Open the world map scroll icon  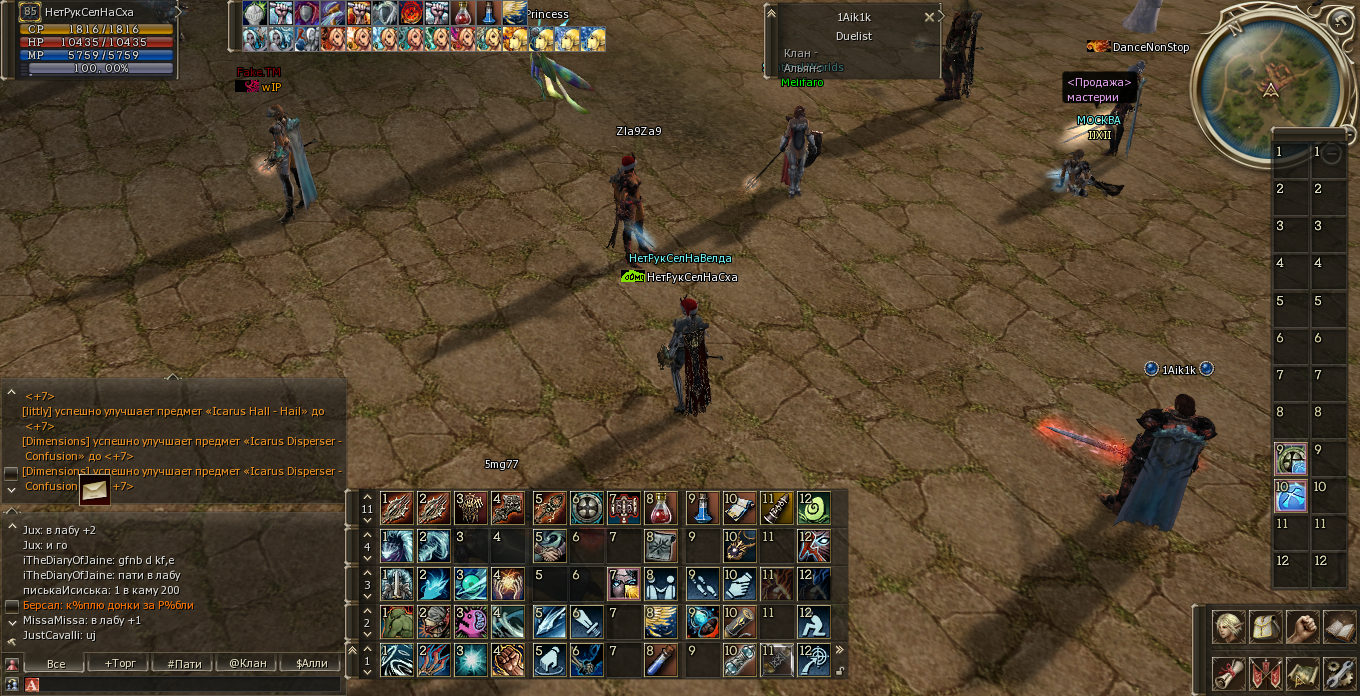pyautogui.click(x=1302, y=673)
